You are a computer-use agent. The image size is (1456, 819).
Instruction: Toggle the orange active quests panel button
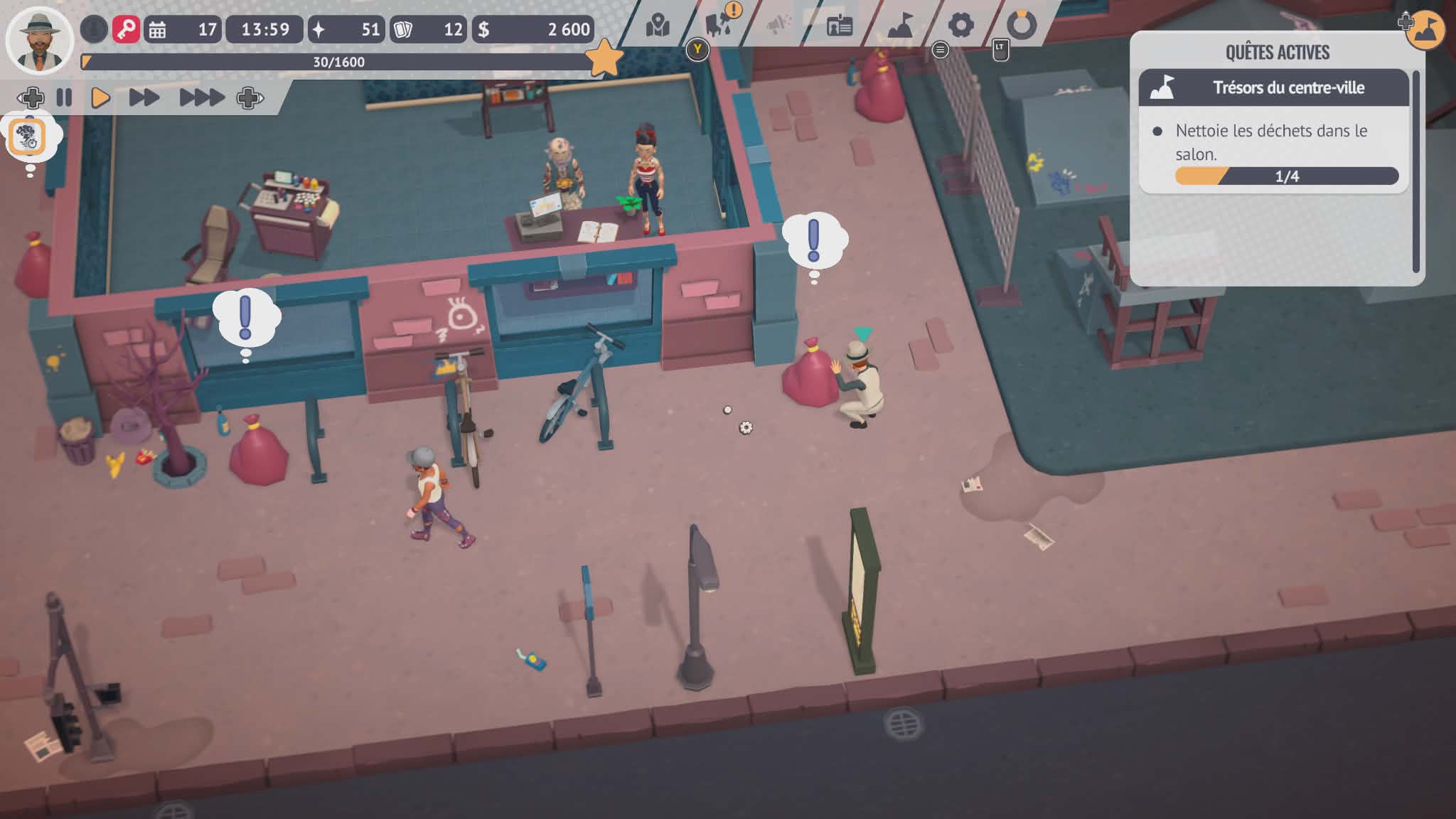point(1425,30)
